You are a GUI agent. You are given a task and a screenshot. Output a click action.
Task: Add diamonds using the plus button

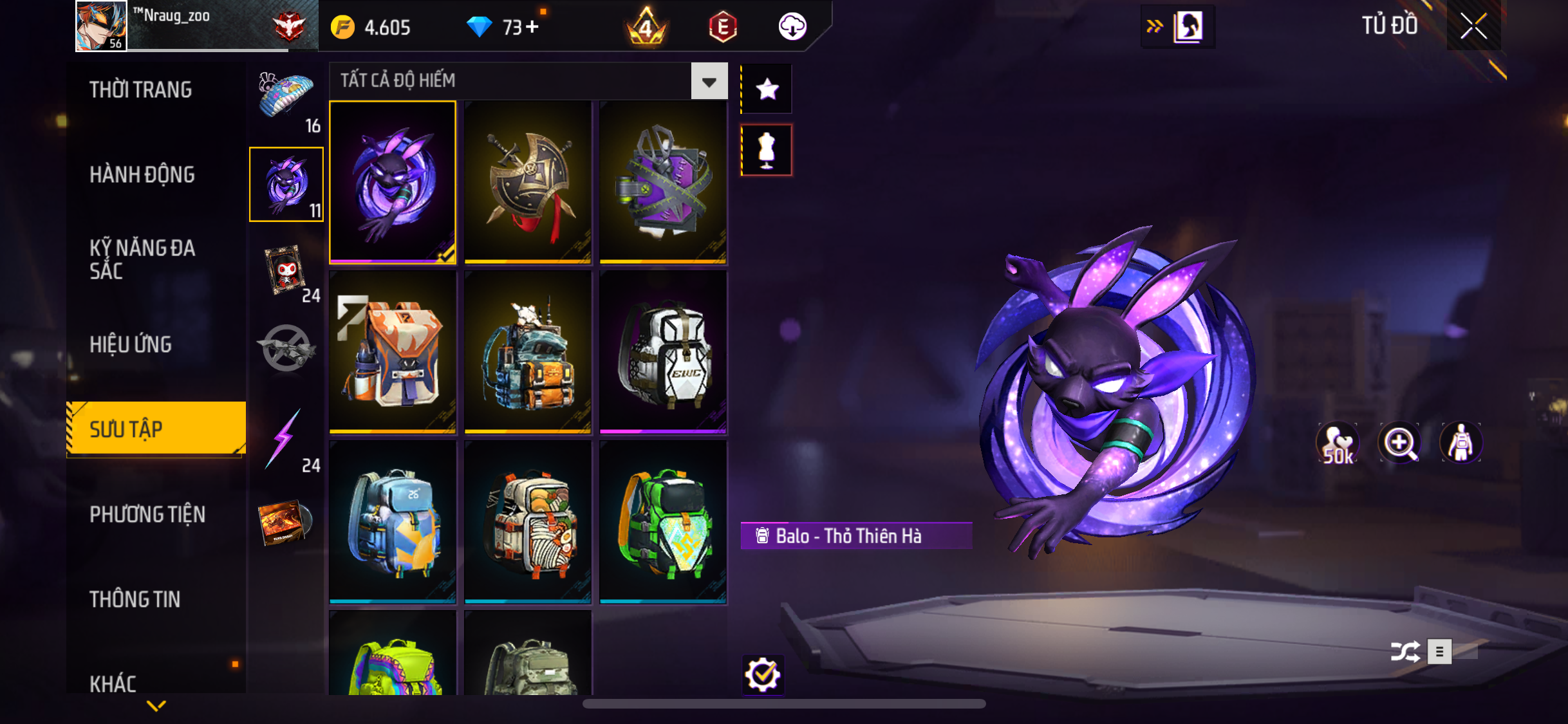coord(532,27)
